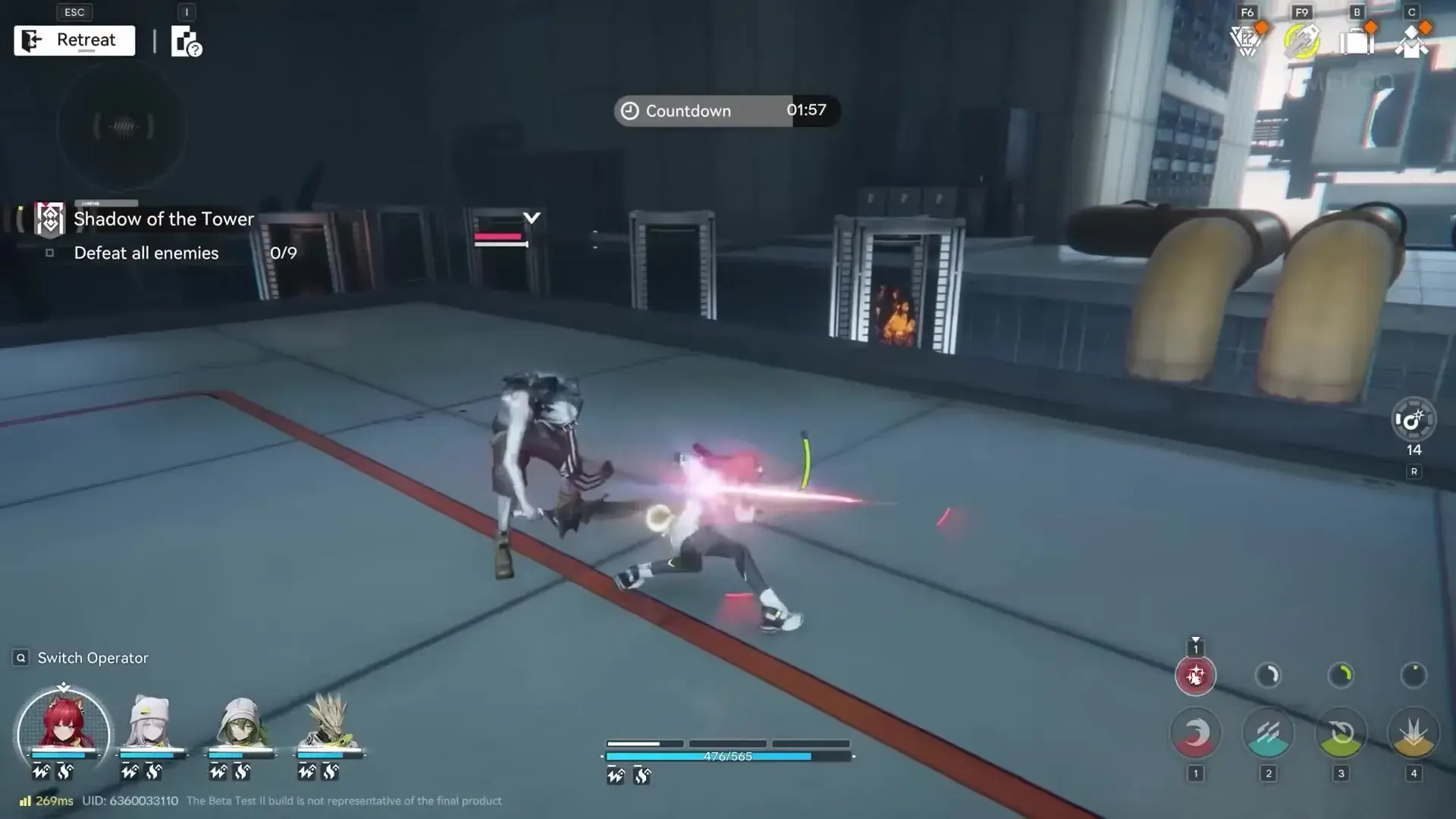Viewport: 1456px width, 819px height.
Task: Activate the crescent slash skill in slot 1
Action: 1196,733
